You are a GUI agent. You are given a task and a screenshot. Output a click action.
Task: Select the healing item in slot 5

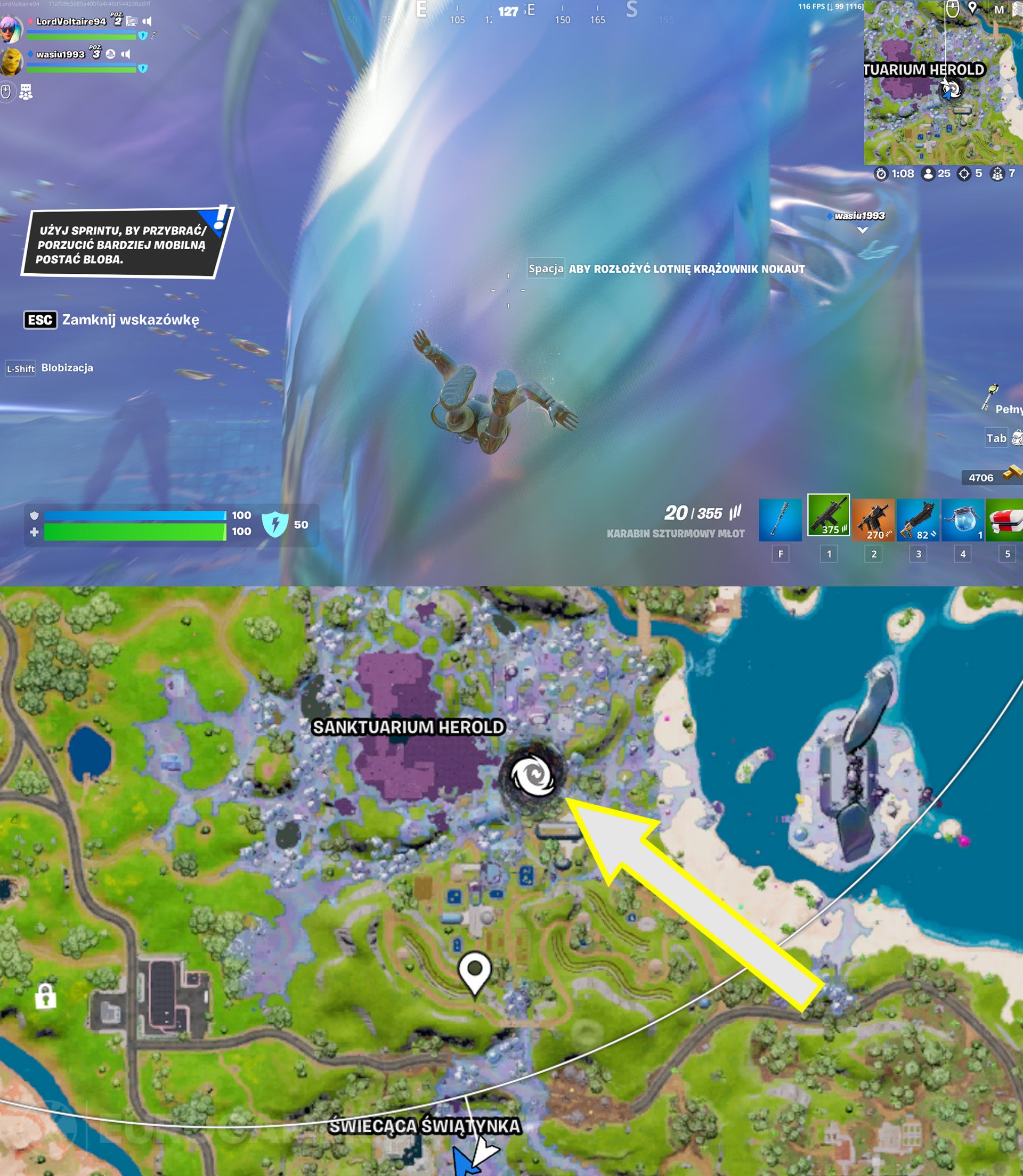pyautogui.click(x=1008, y=518)
